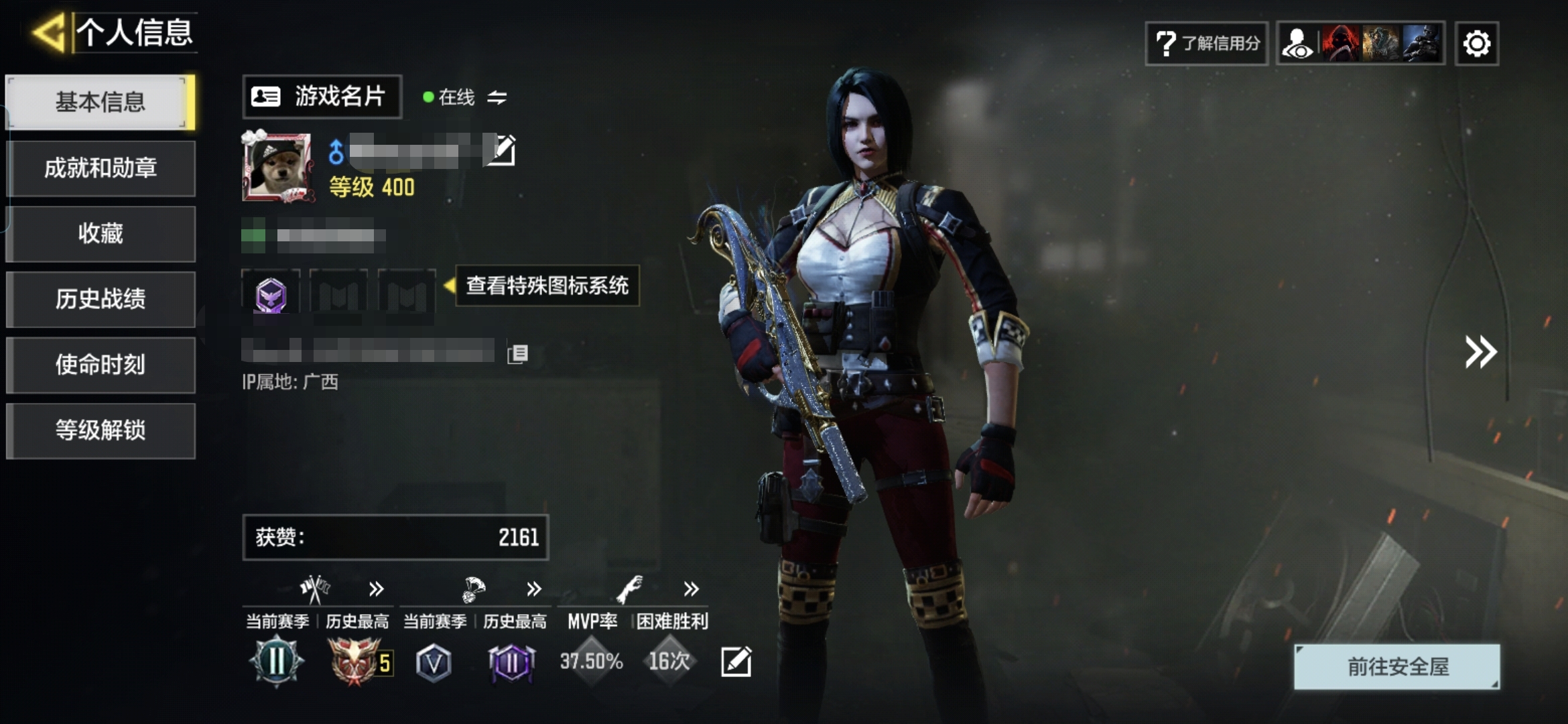The height and width of the screenshot is (724, 1568).
Task: Show the 使命时刻 tab
Action: (x=101, y=365)
